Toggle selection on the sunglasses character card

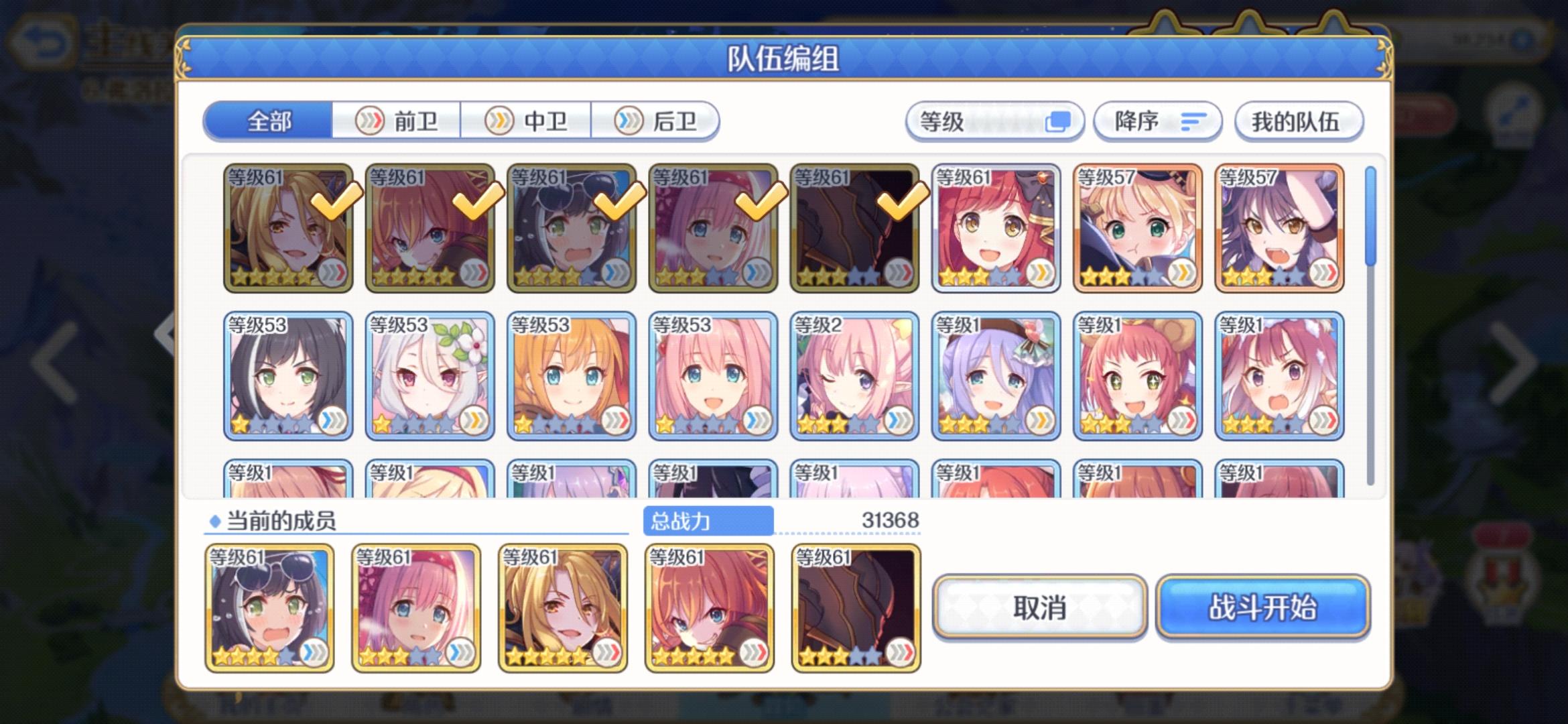[x=570, y=228]
